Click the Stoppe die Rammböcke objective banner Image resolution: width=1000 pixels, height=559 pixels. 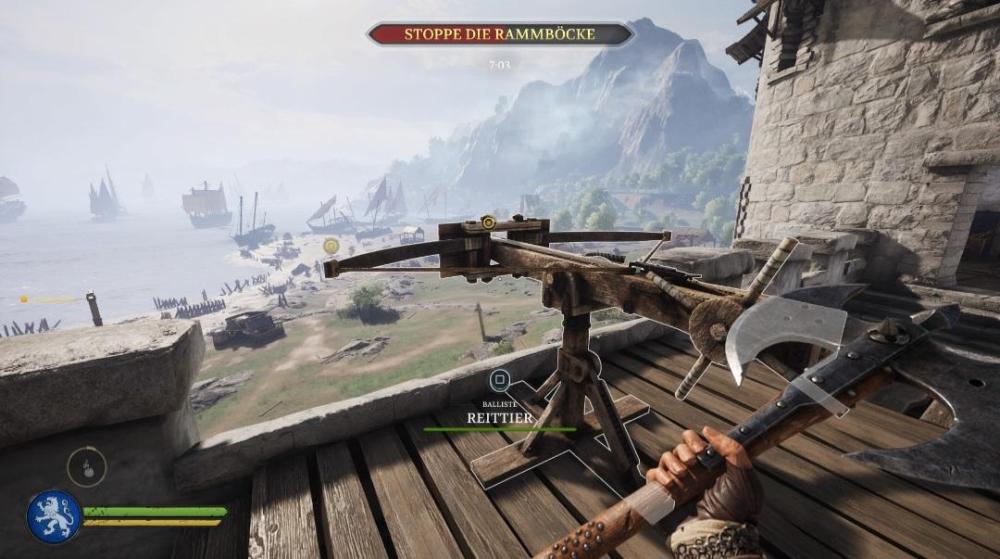[500, 34]
